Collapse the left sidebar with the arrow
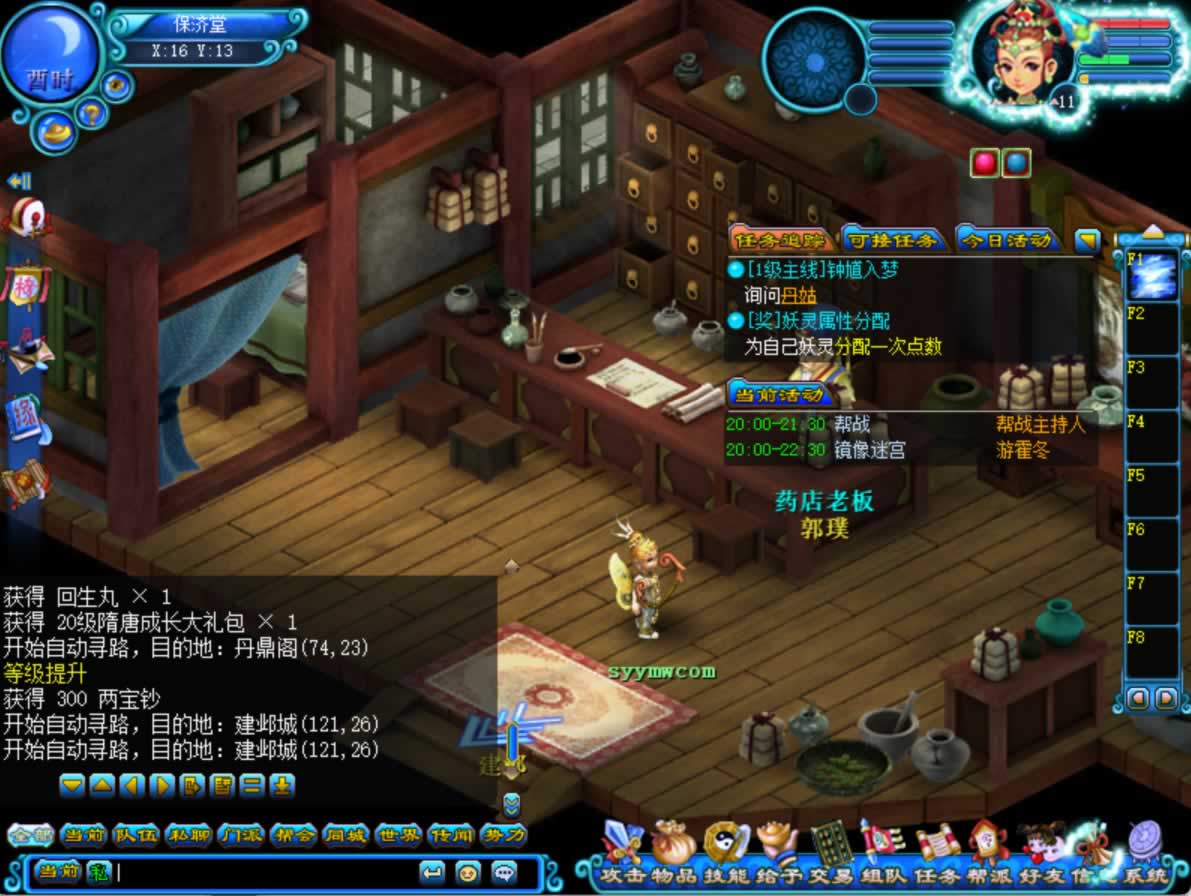This screenshot has height=896, width=1191. pos(19,181)
